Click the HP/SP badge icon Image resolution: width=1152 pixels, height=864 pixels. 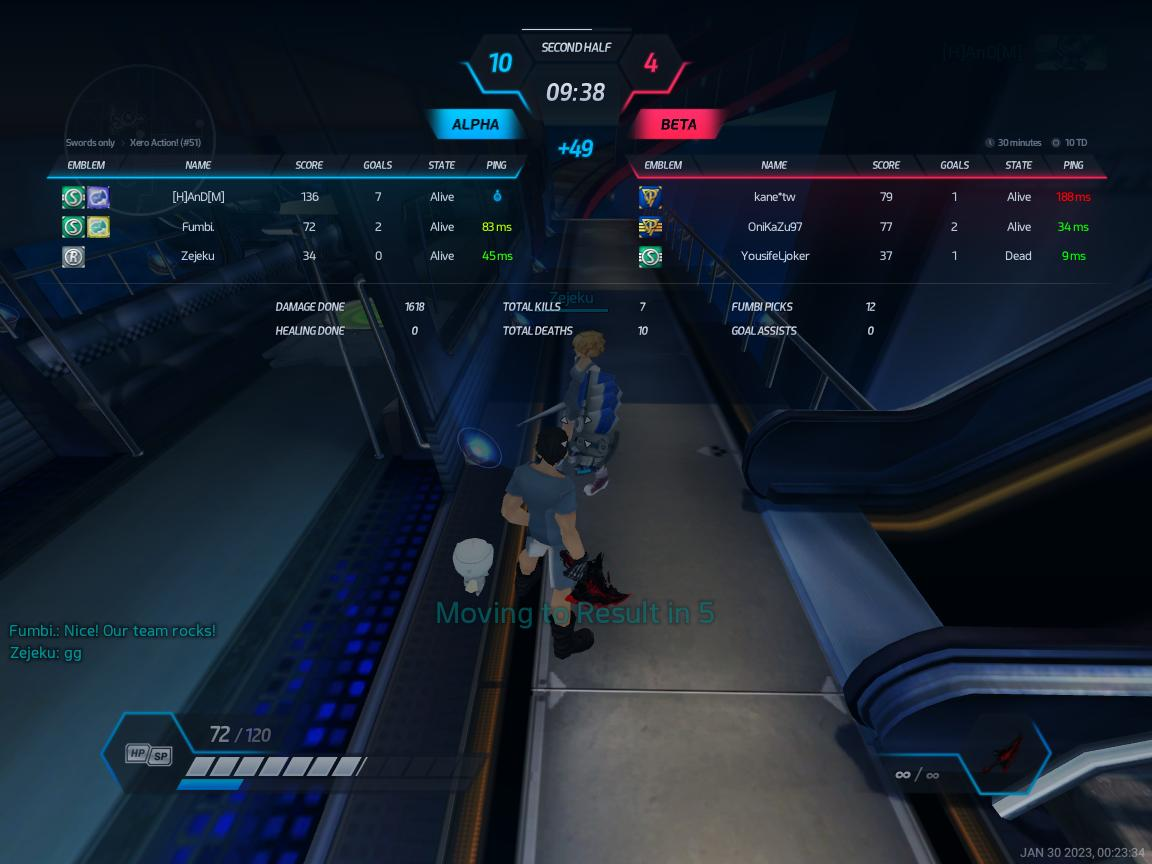point(148,755)
